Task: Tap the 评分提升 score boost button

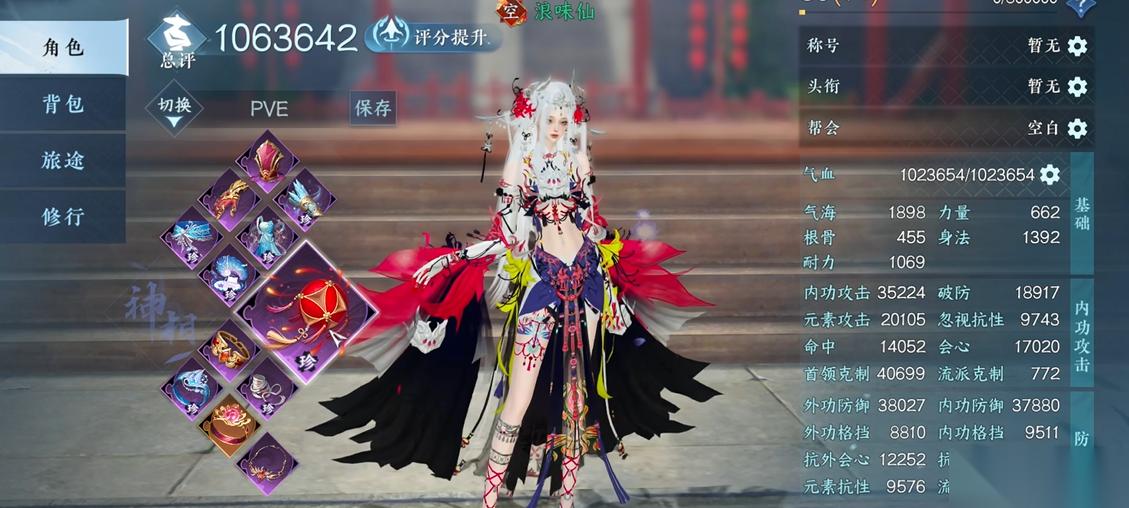Action: (x=433, y=36)
